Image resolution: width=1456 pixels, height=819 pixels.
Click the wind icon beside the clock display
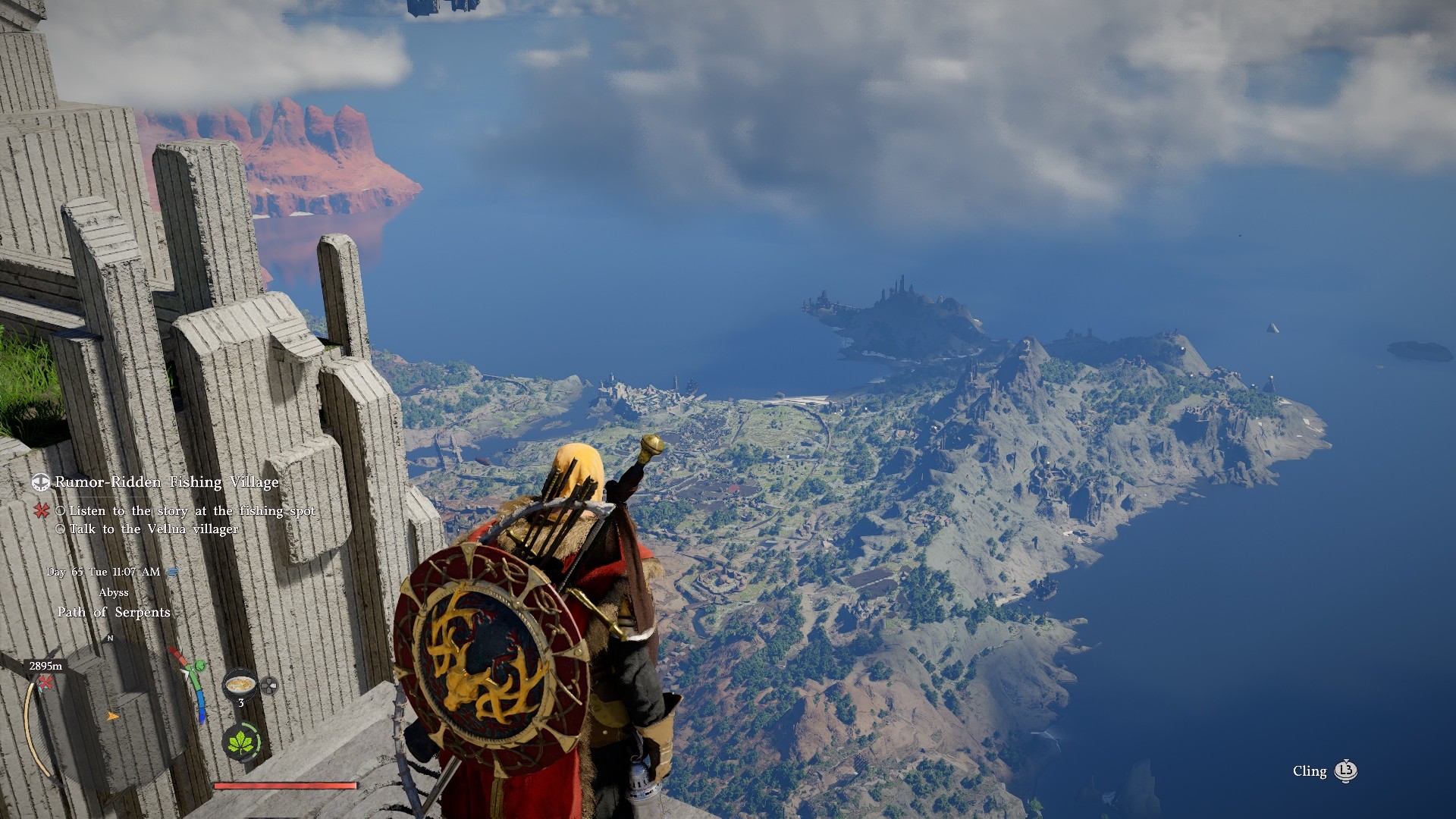(172, 571)
